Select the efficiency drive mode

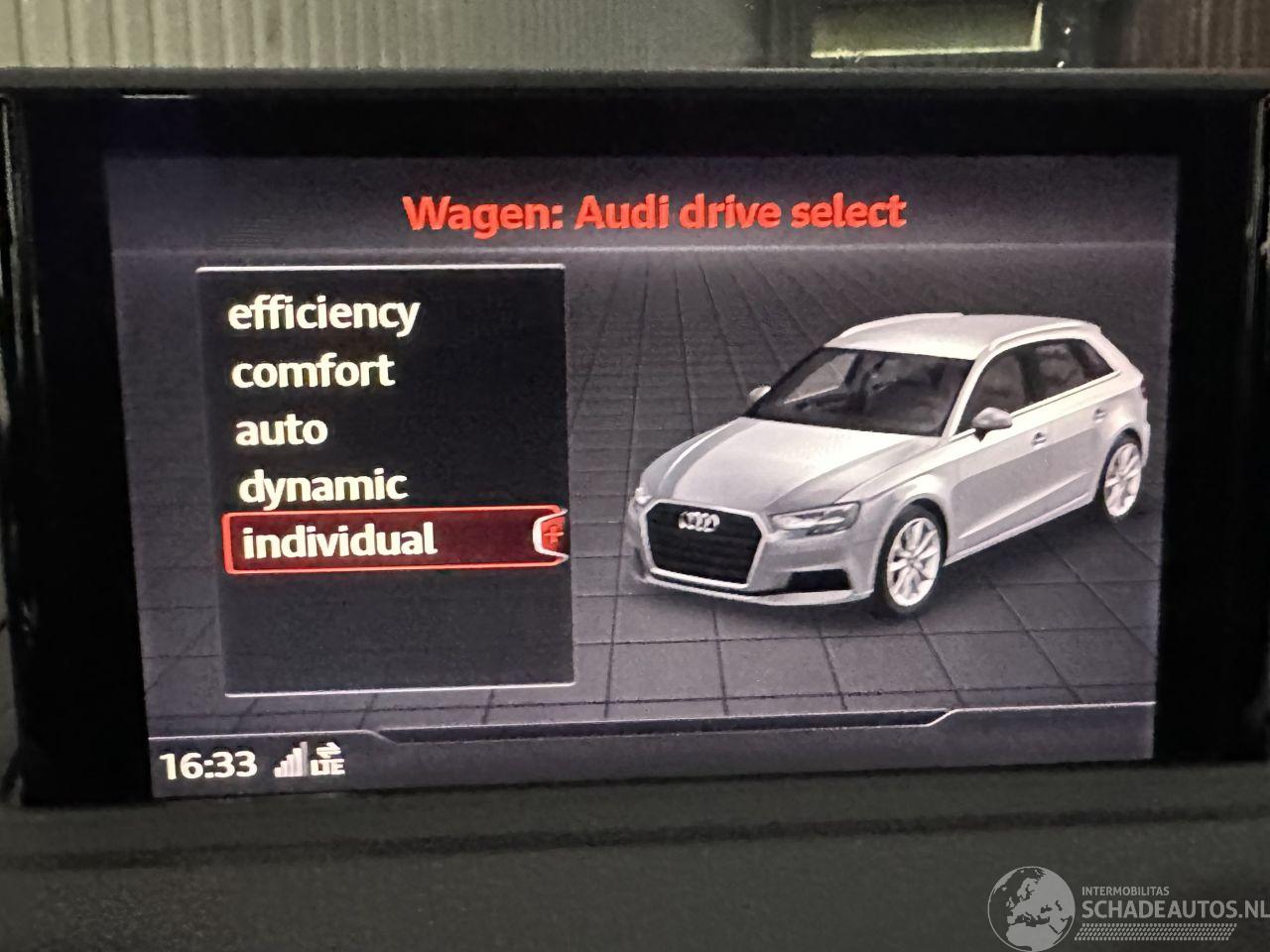point(323,314)
